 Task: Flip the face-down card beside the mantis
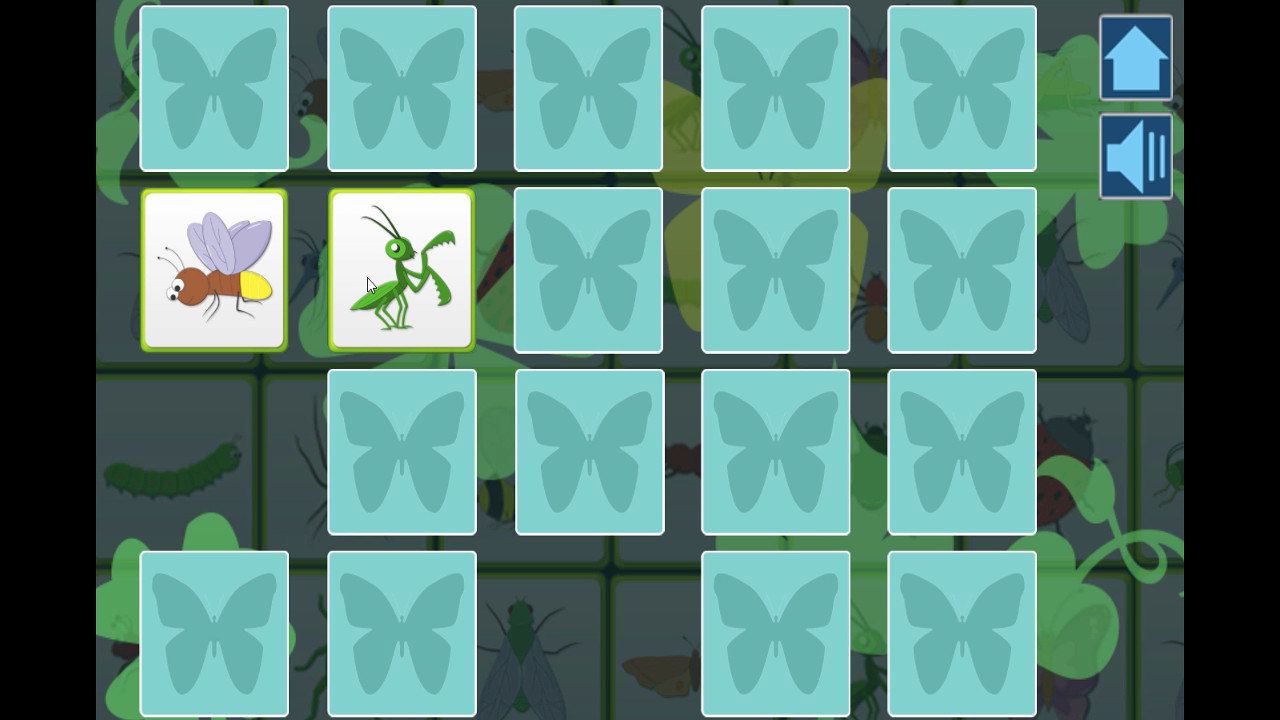pyautogui.click(x=588, y=270)
